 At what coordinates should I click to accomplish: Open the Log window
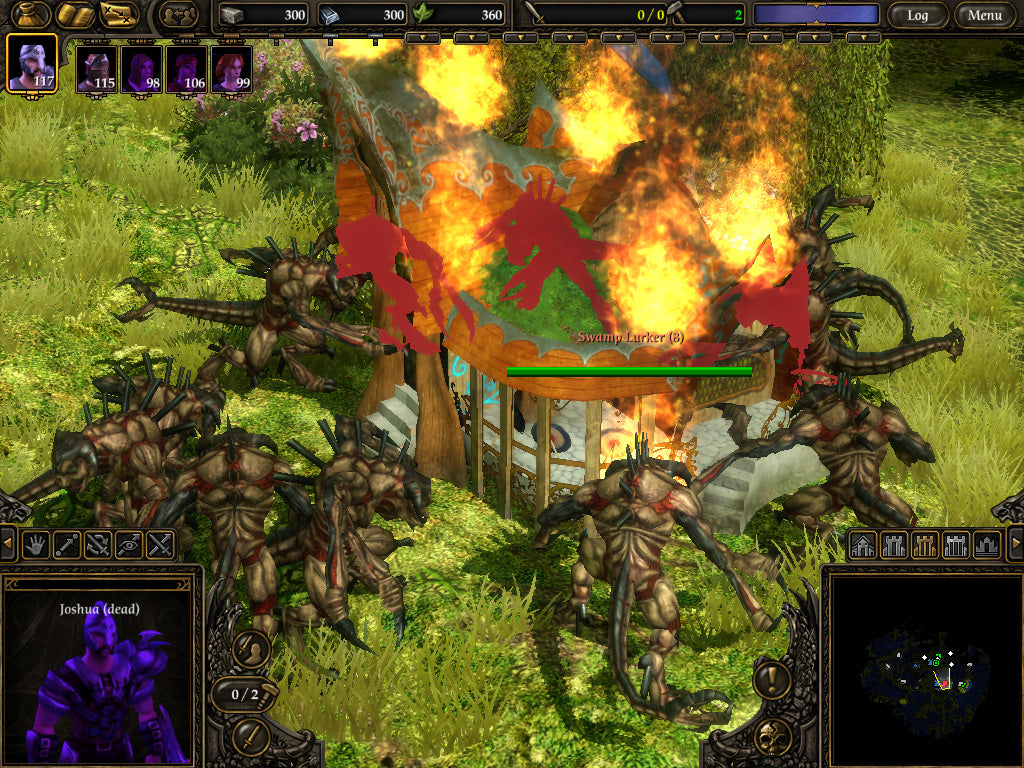(917, 15)
